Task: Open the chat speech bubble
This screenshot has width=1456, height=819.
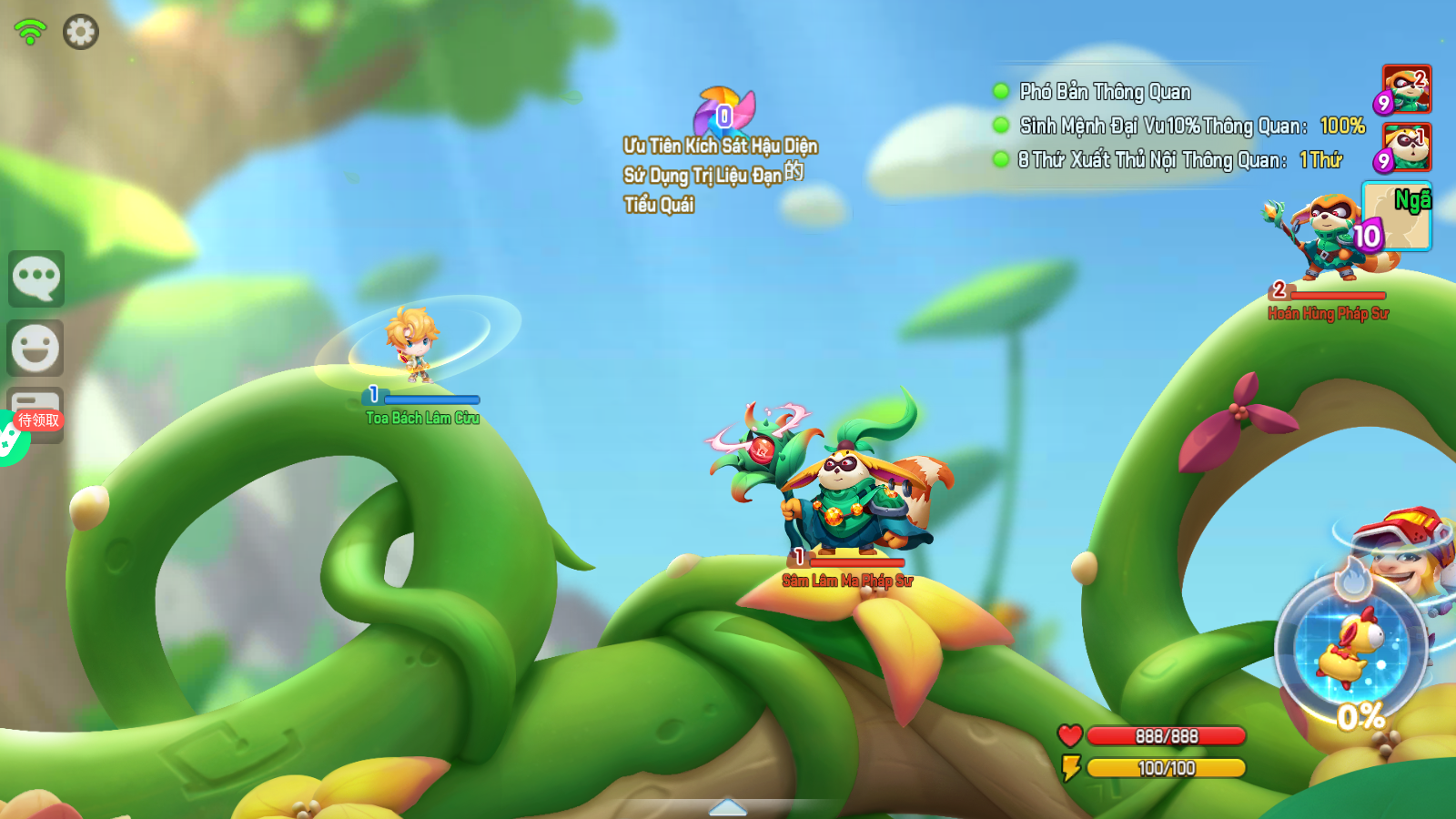Action: tap(36, 278)
